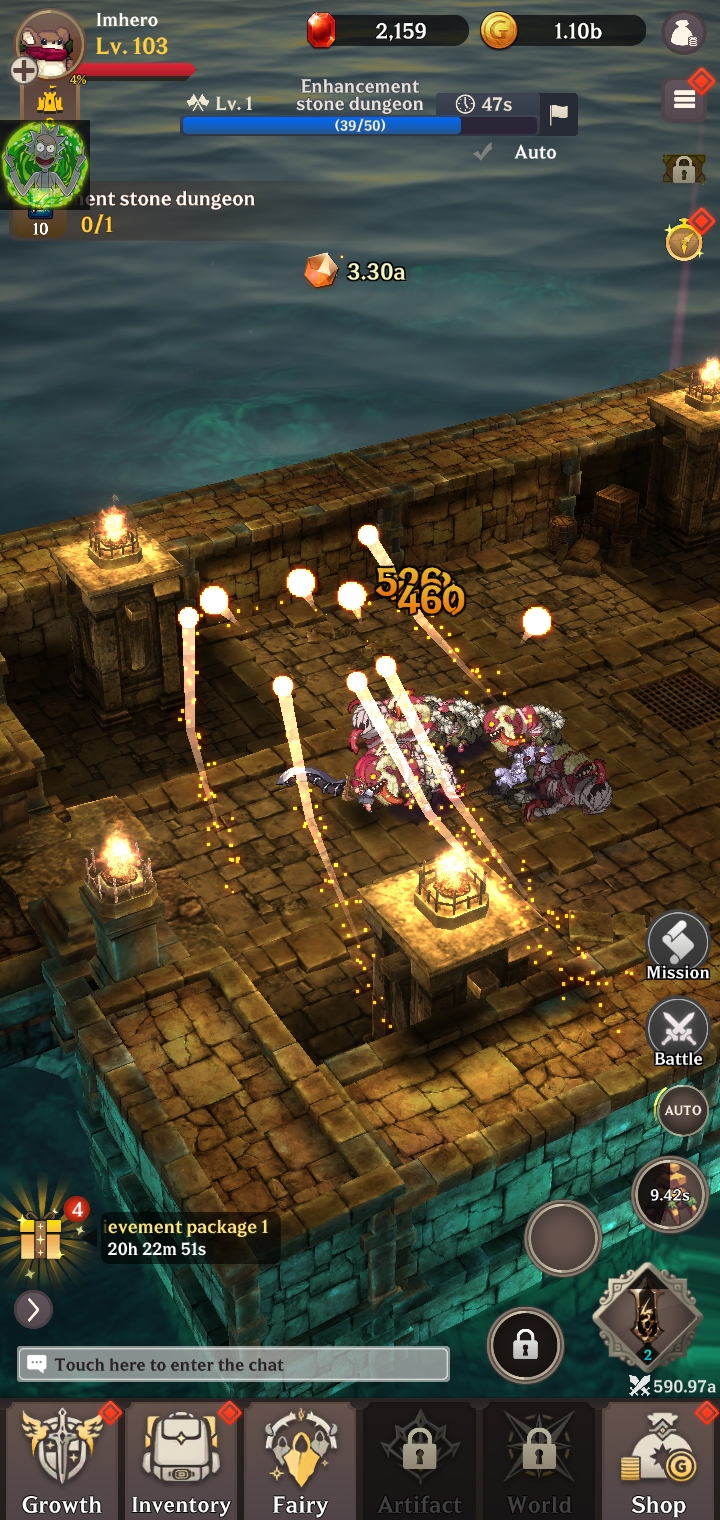Screen dimensions: 720x1520
Task: Open the Inventory tab
Action: (x=180, y=1460)
